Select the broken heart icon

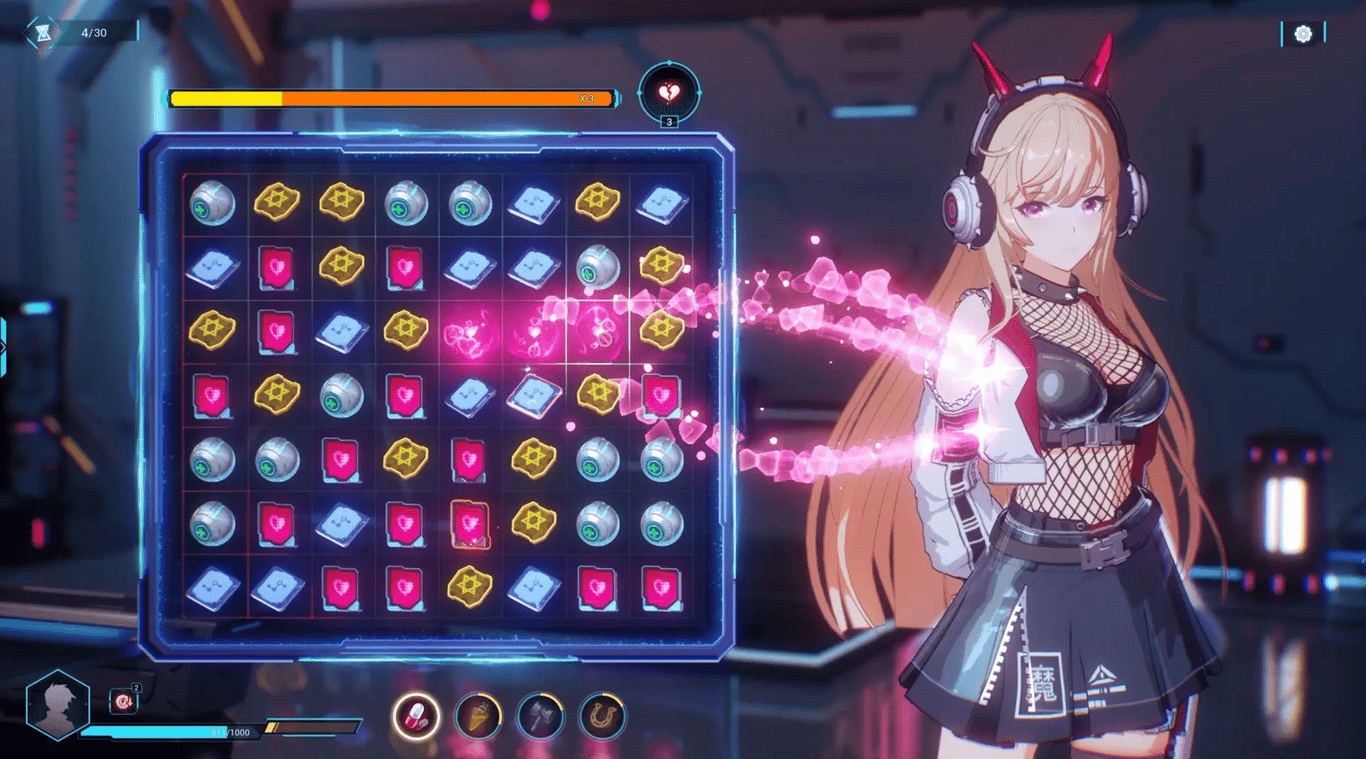coord(669,94)
